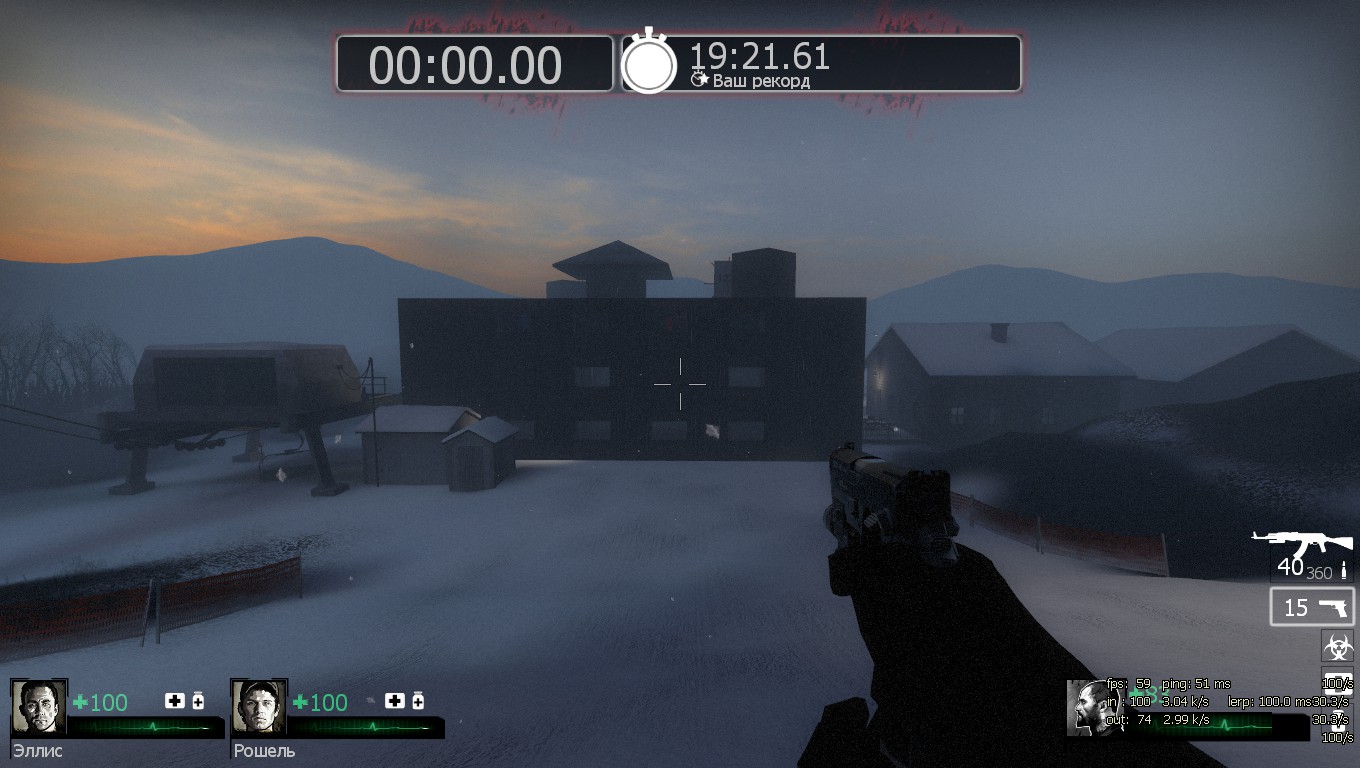This screenshot has height=768, width=1360.
Task: Click Rochelle's teammate portrait
Action: pos(259,708)
